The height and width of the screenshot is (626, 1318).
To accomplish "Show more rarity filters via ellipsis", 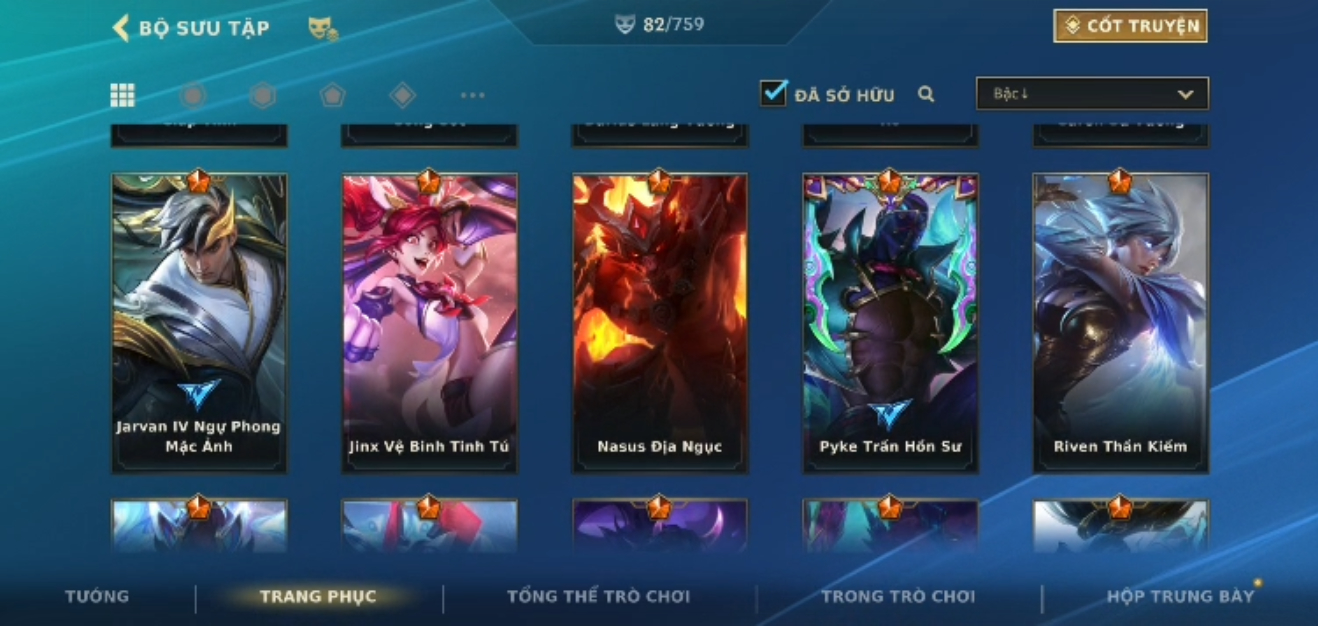I will tap(472, 95).
